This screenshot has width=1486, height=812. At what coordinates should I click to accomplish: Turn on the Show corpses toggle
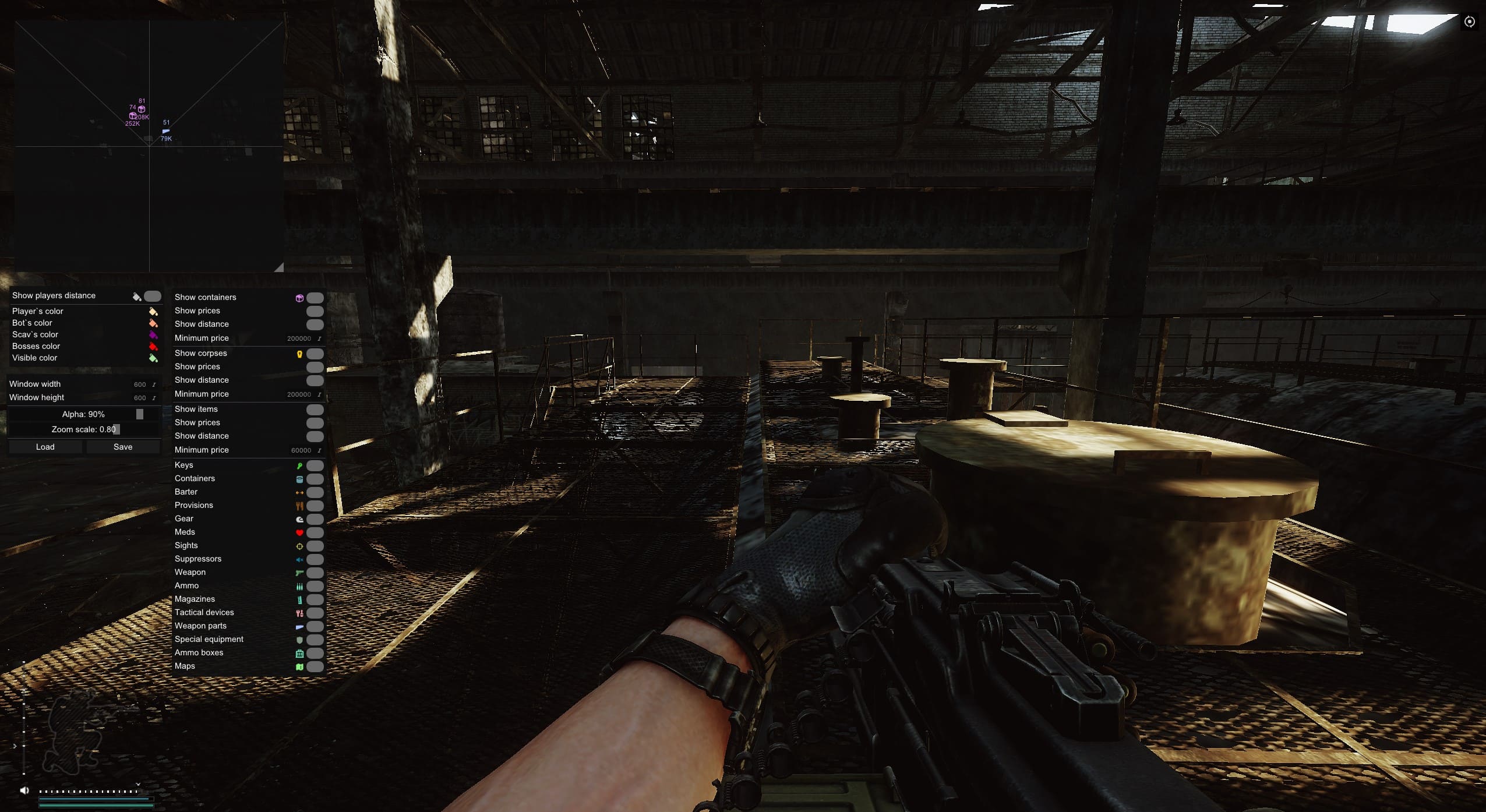click(x=314, y=354)
